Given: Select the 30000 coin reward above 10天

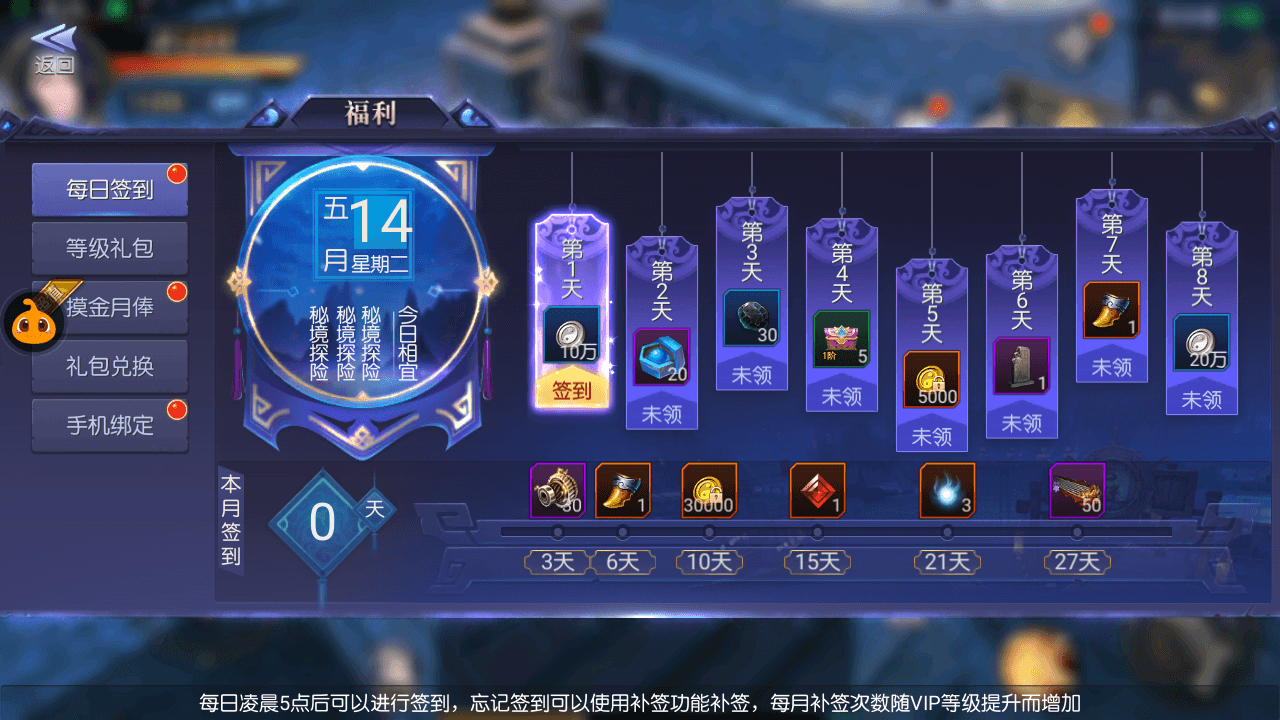Looking at the screenshot, I should 710,490.
